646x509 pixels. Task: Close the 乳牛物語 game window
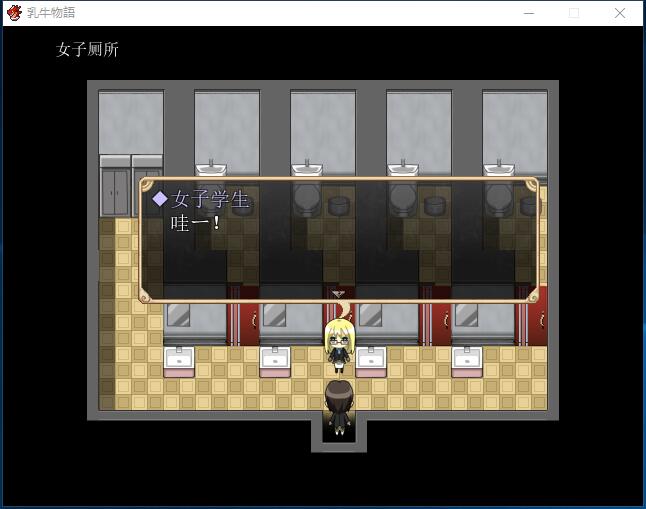click(x=620, y=13)
